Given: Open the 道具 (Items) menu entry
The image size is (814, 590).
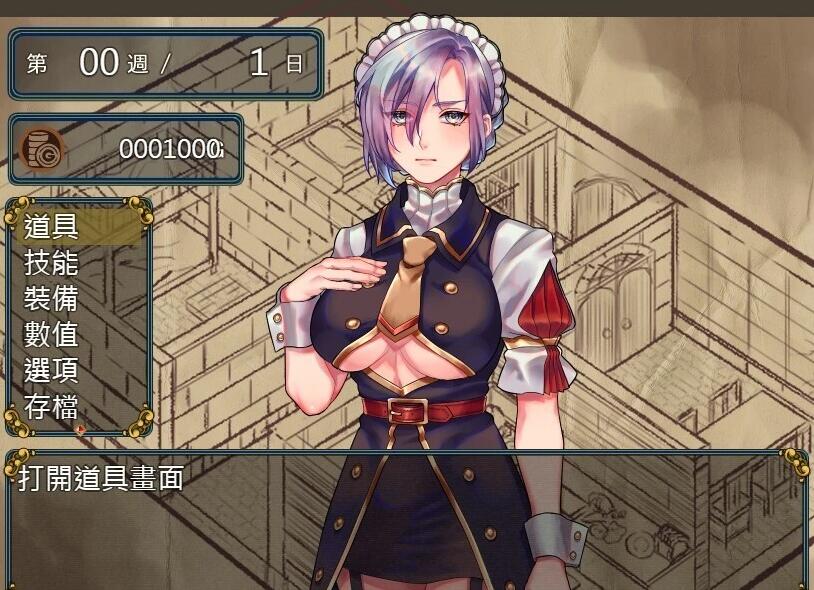Looking at the screenshot, I should tap(52, 227).
